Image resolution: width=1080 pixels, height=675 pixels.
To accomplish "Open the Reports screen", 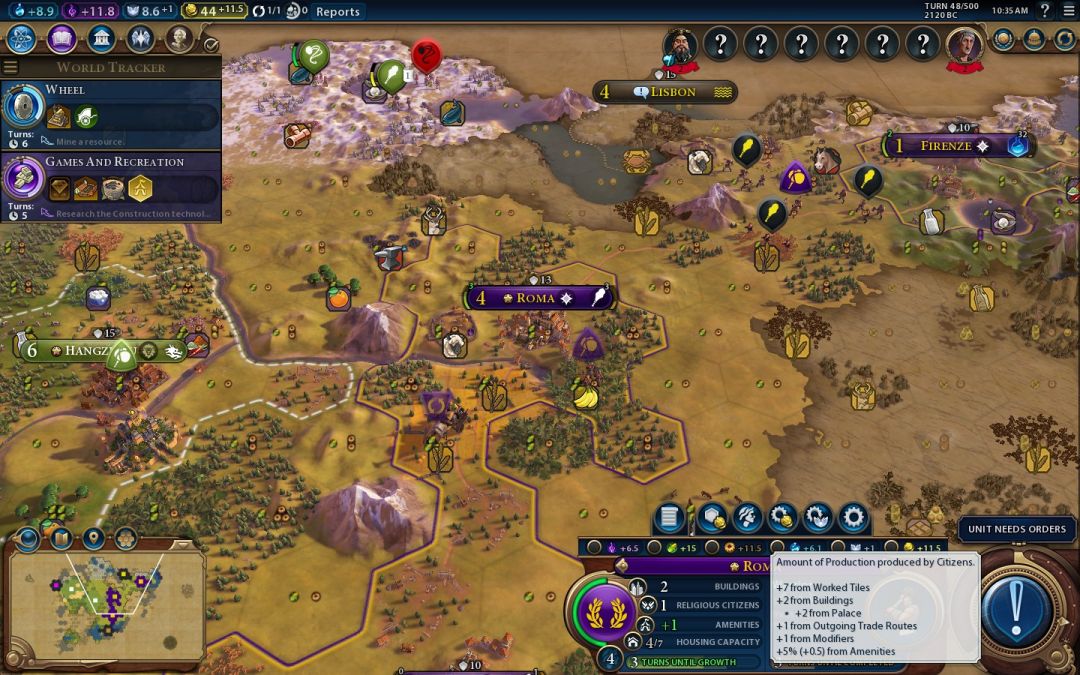I will click(337, 12).
